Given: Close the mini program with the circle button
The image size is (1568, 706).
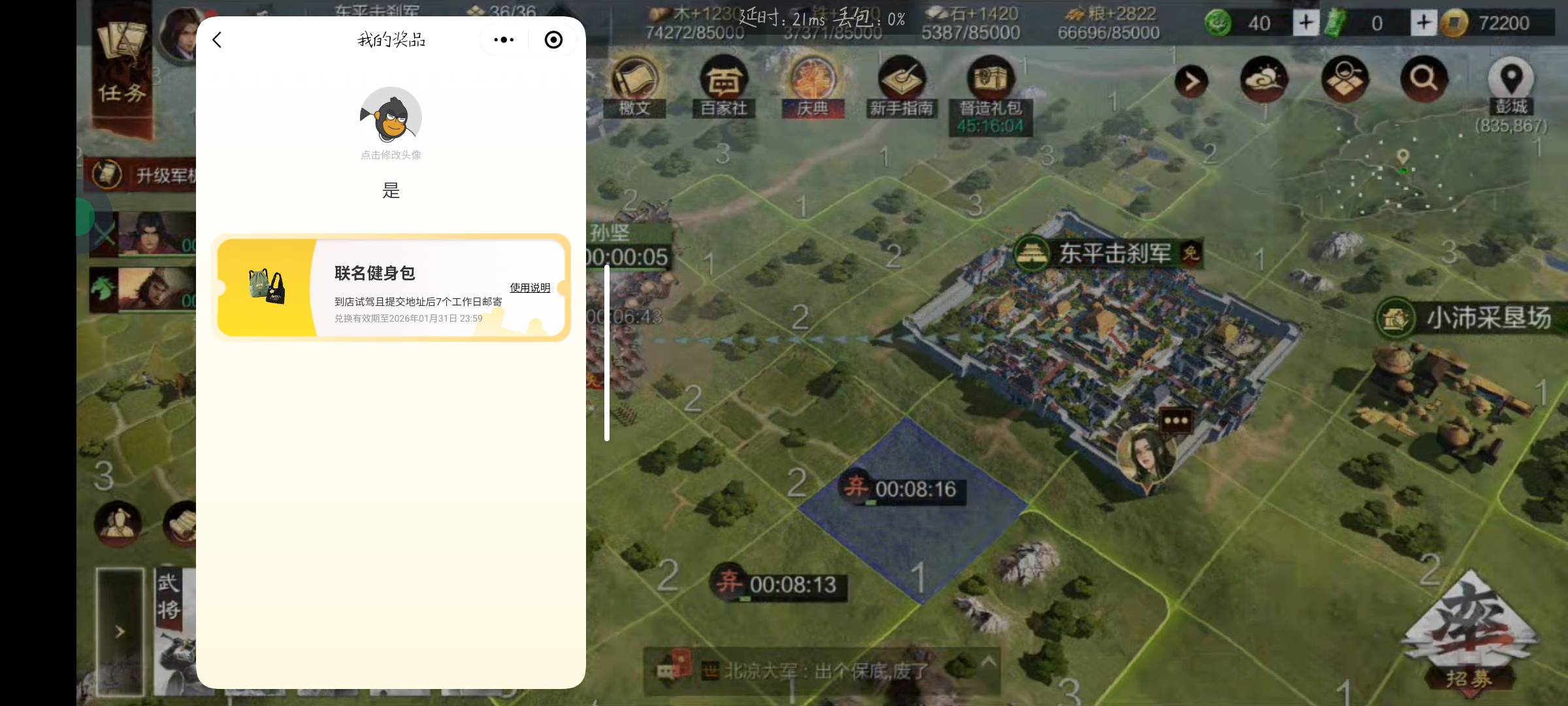Looking at the screenshot, I should 553,40.
